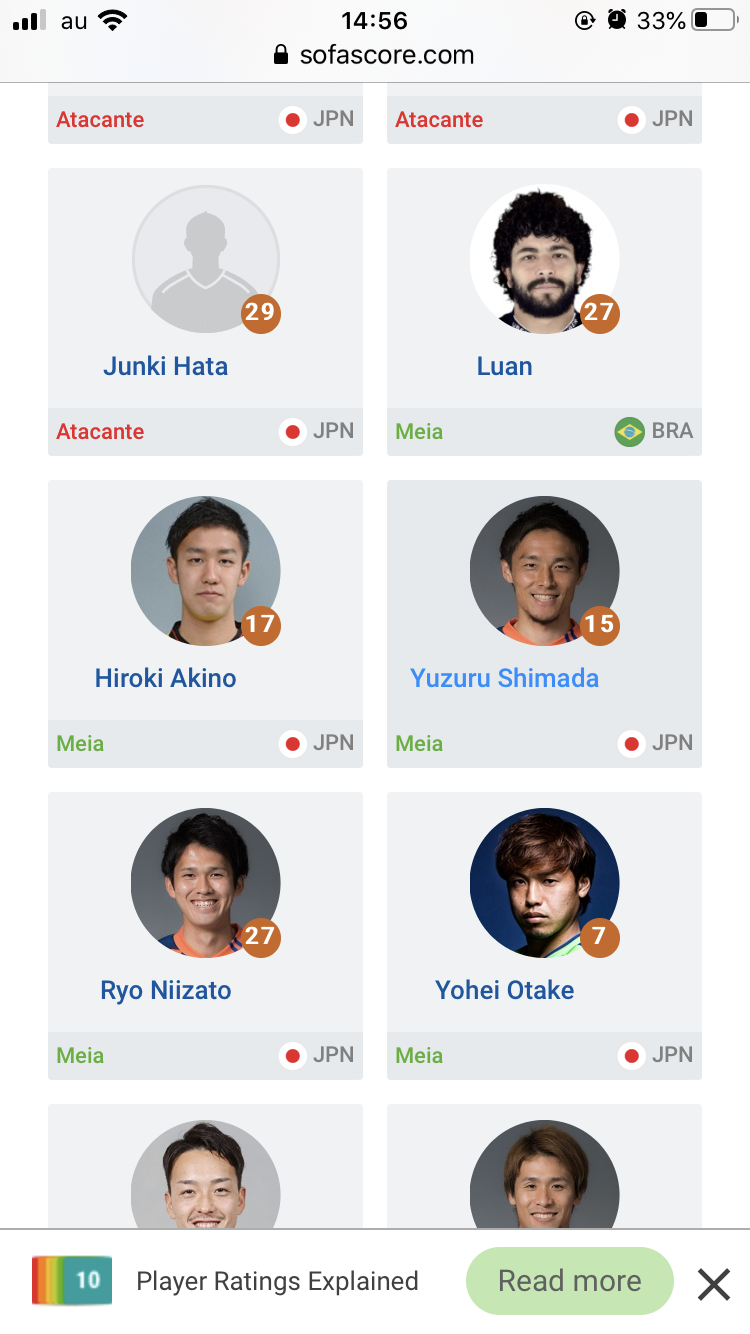Open Luan's player profile
Screen dimensions: 750x1334
(x=504, y=367)
